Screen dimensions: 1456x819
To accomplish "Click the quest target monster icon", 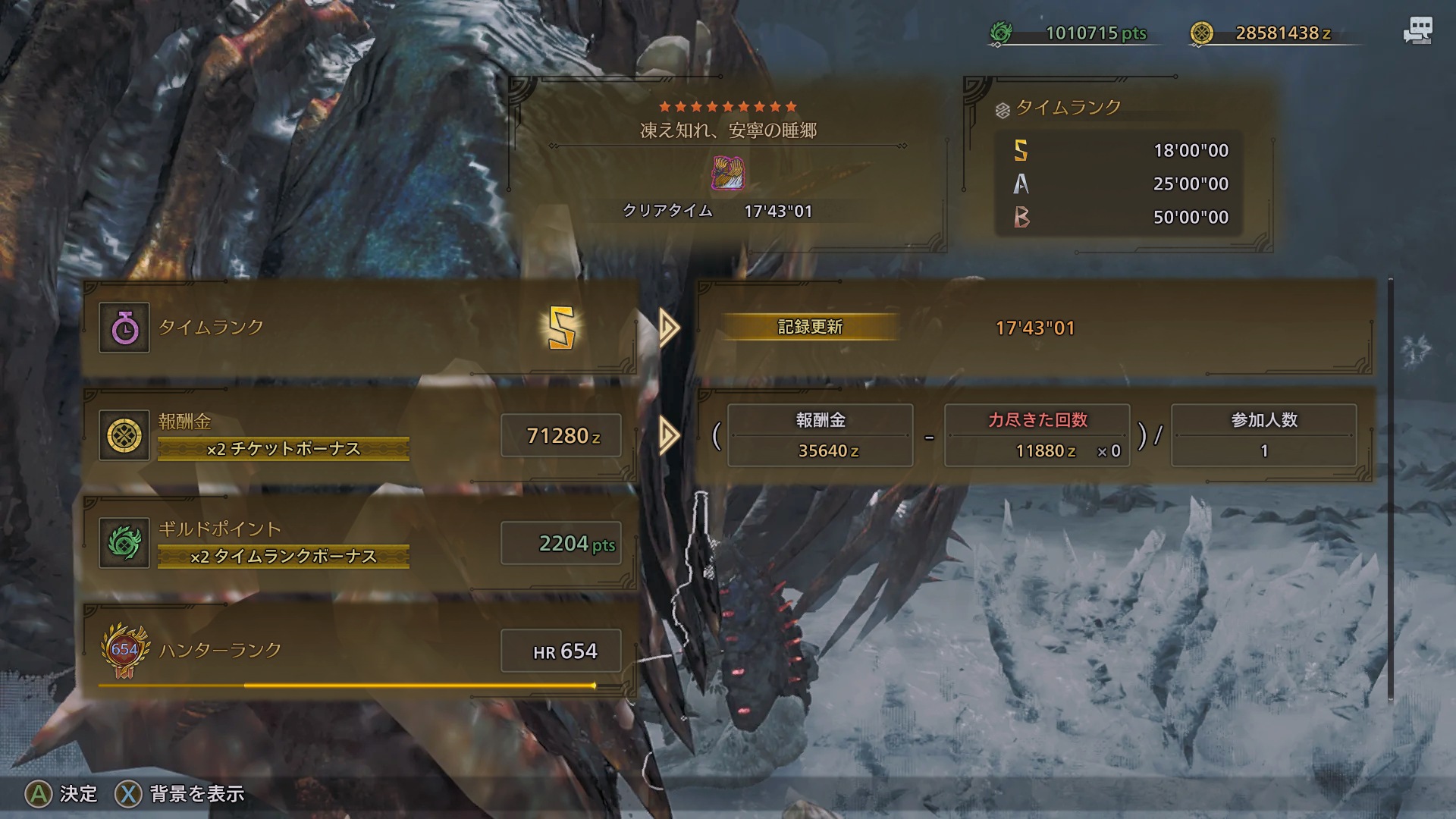I will click(728, 173).
